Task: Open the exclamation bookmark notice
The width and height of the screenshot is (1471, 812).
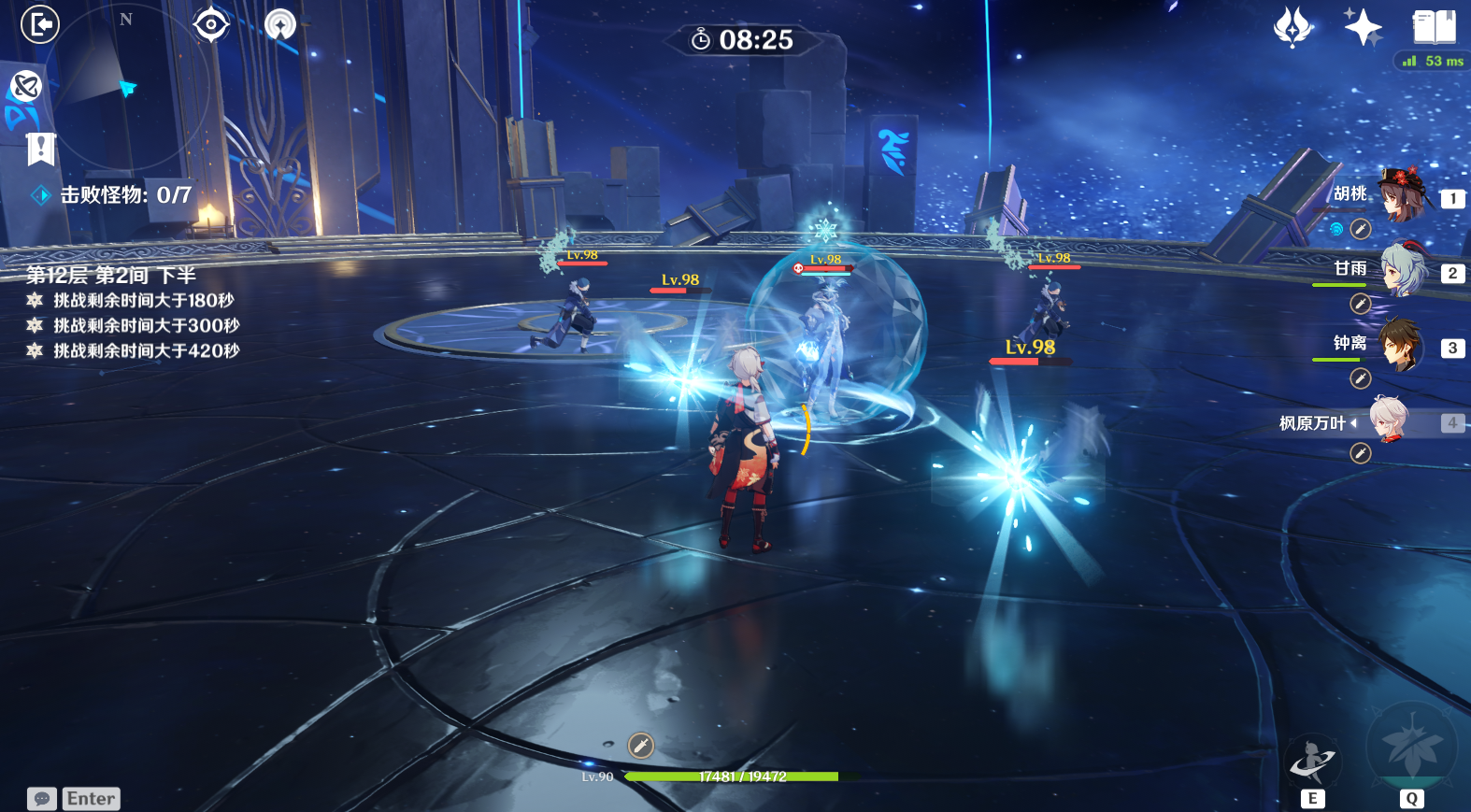Action: click(x=41, y=149)
